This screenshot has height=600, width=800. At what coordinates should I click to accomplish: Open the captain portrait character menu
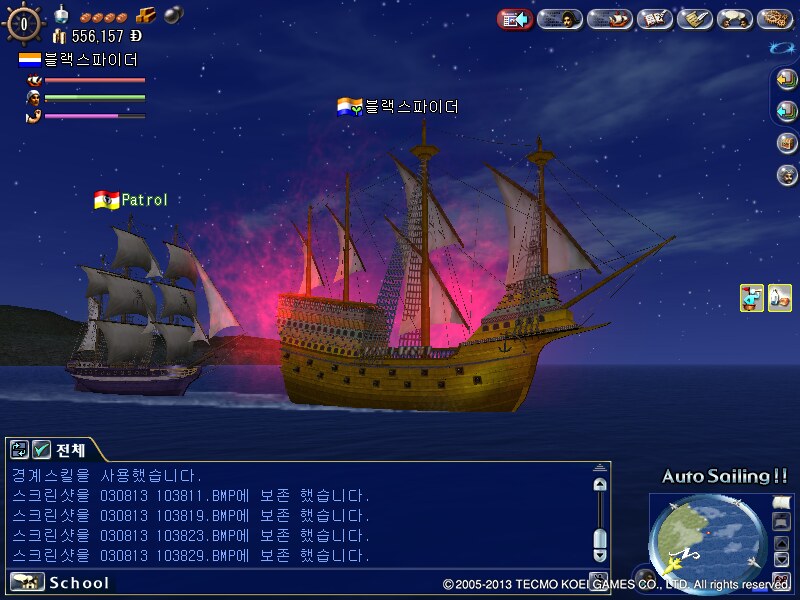pyautogui.click(x=560, y=19)
